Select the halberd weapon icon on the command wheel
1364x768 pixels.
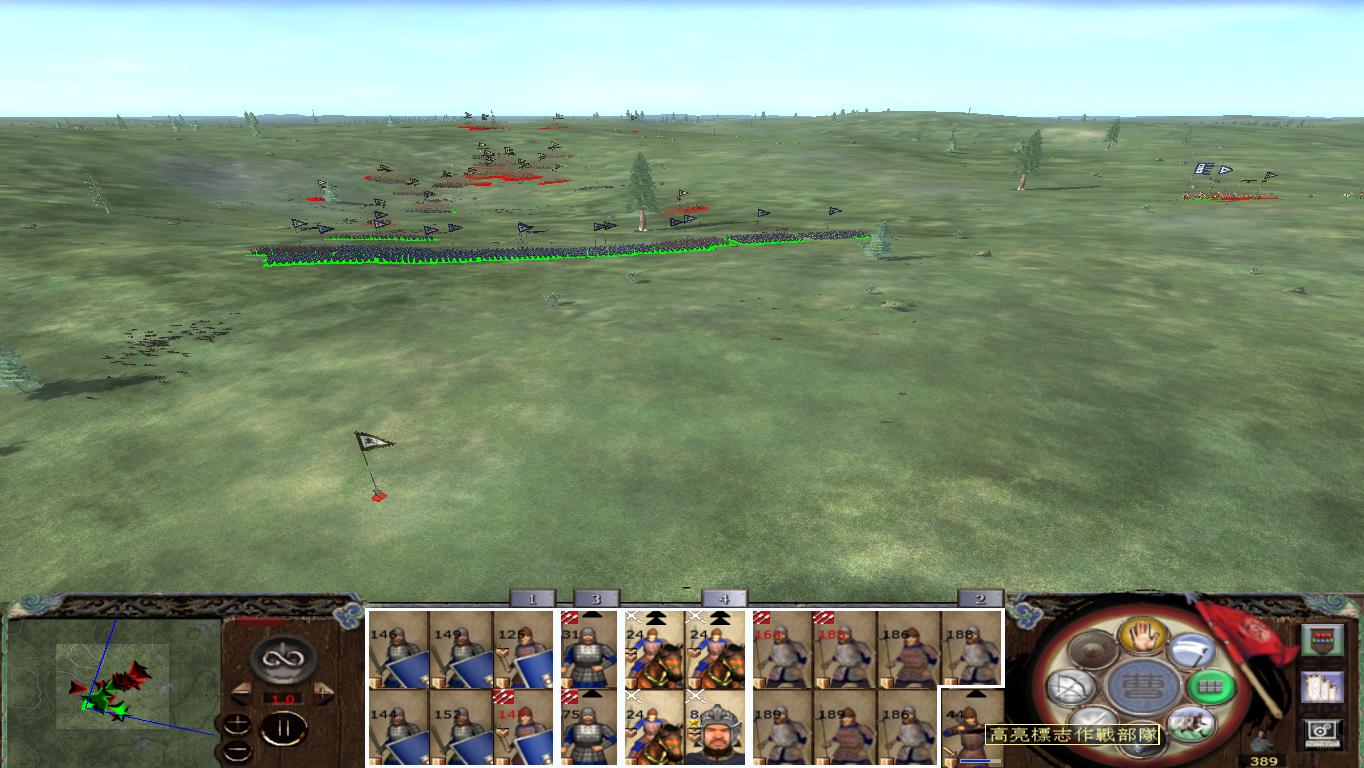pyautogui.click(x=1191, y=651)
